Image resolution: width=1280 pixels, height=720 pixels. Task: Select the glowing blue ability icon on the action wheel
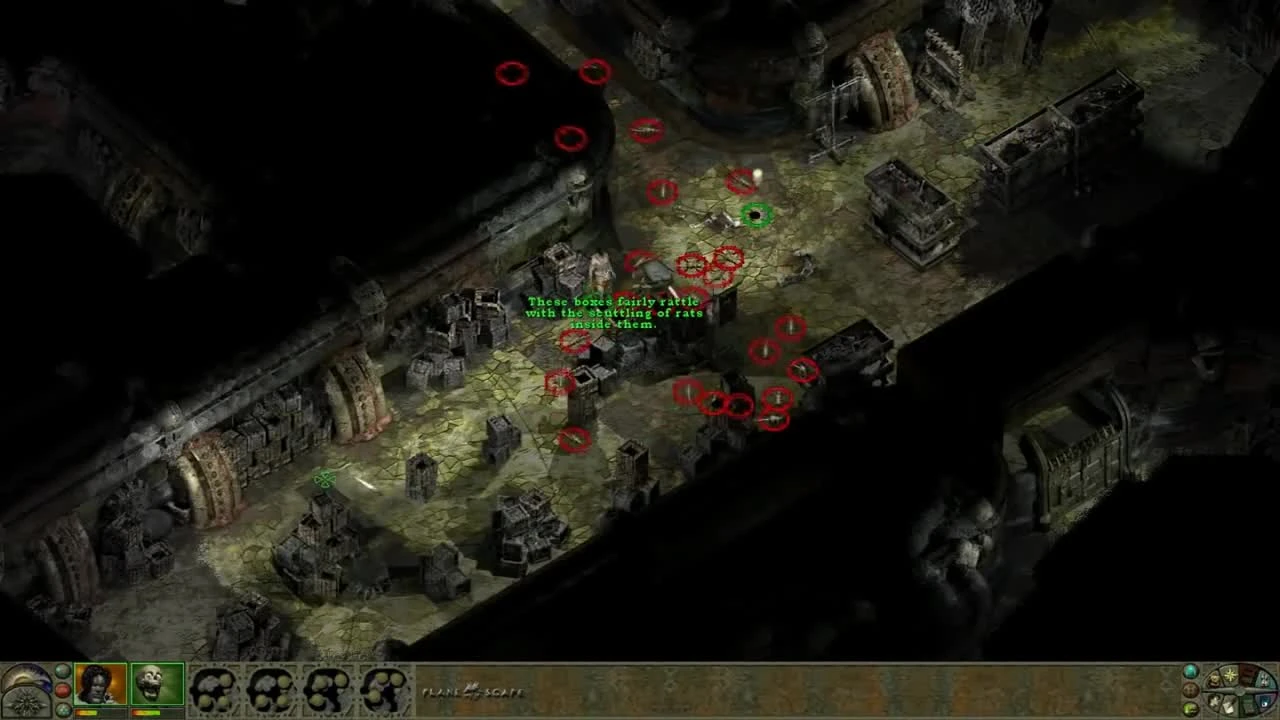coord(1264,701)
